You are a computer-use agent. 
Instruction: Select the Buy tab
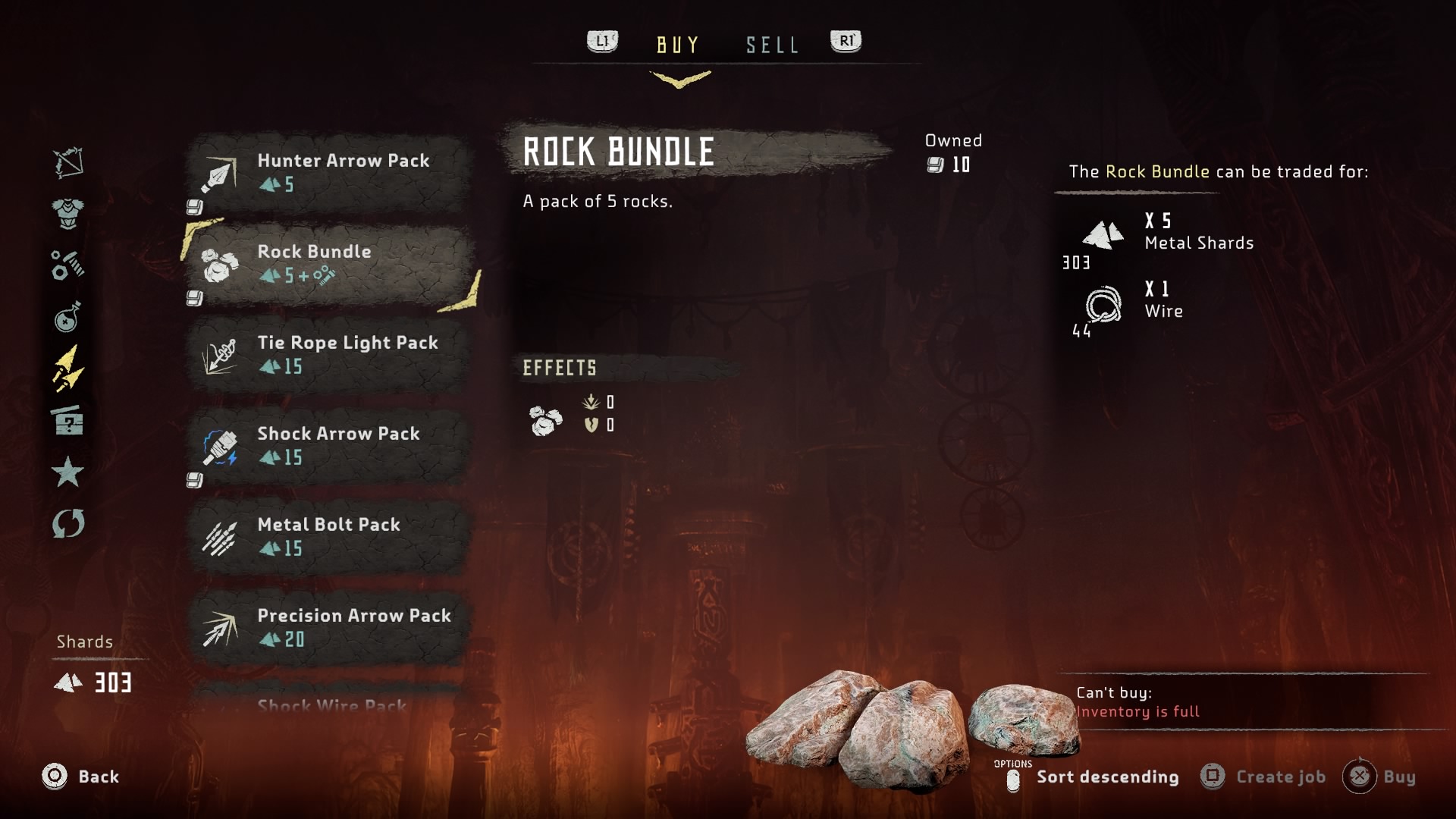(x=678, y=45)
